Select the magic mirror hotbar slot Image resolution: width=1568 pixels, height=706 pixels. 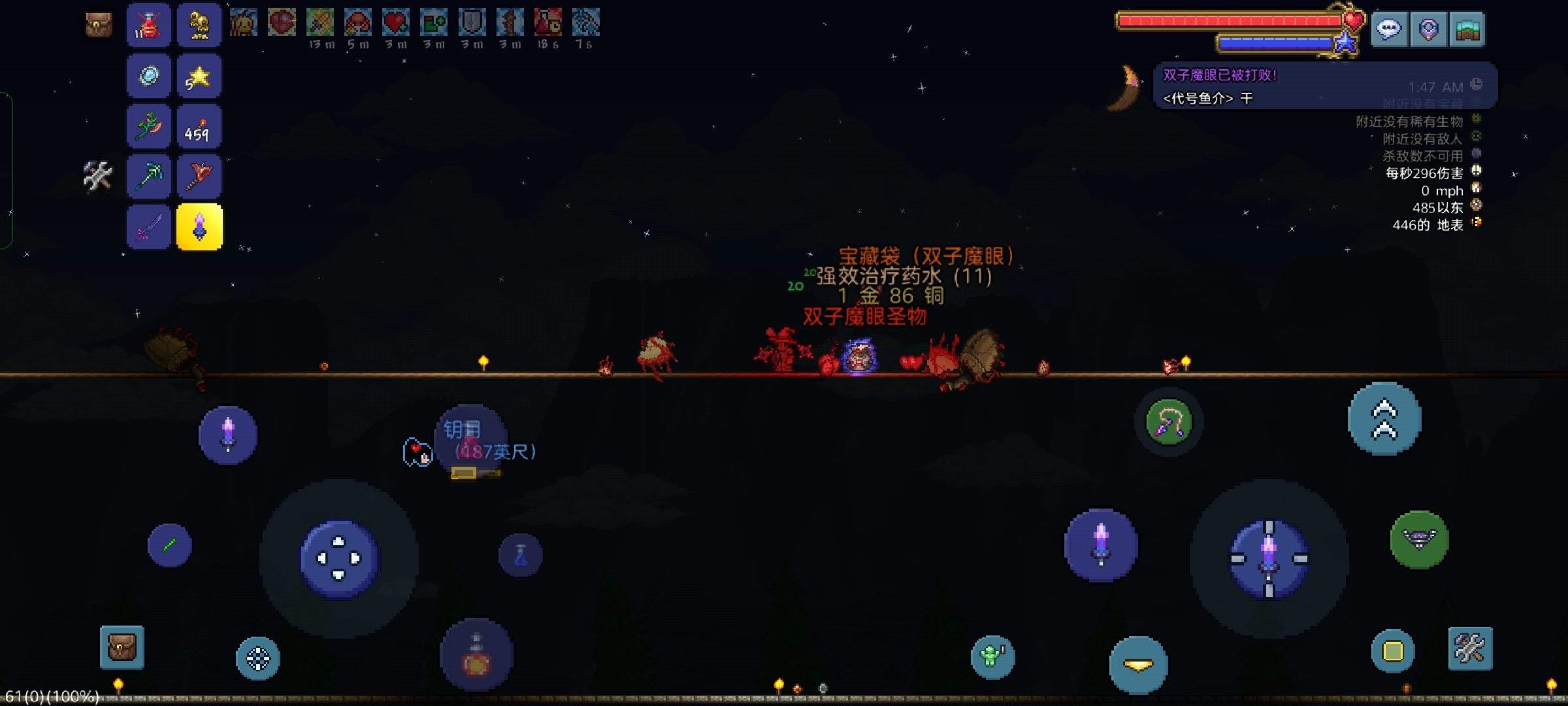point(149,76)
